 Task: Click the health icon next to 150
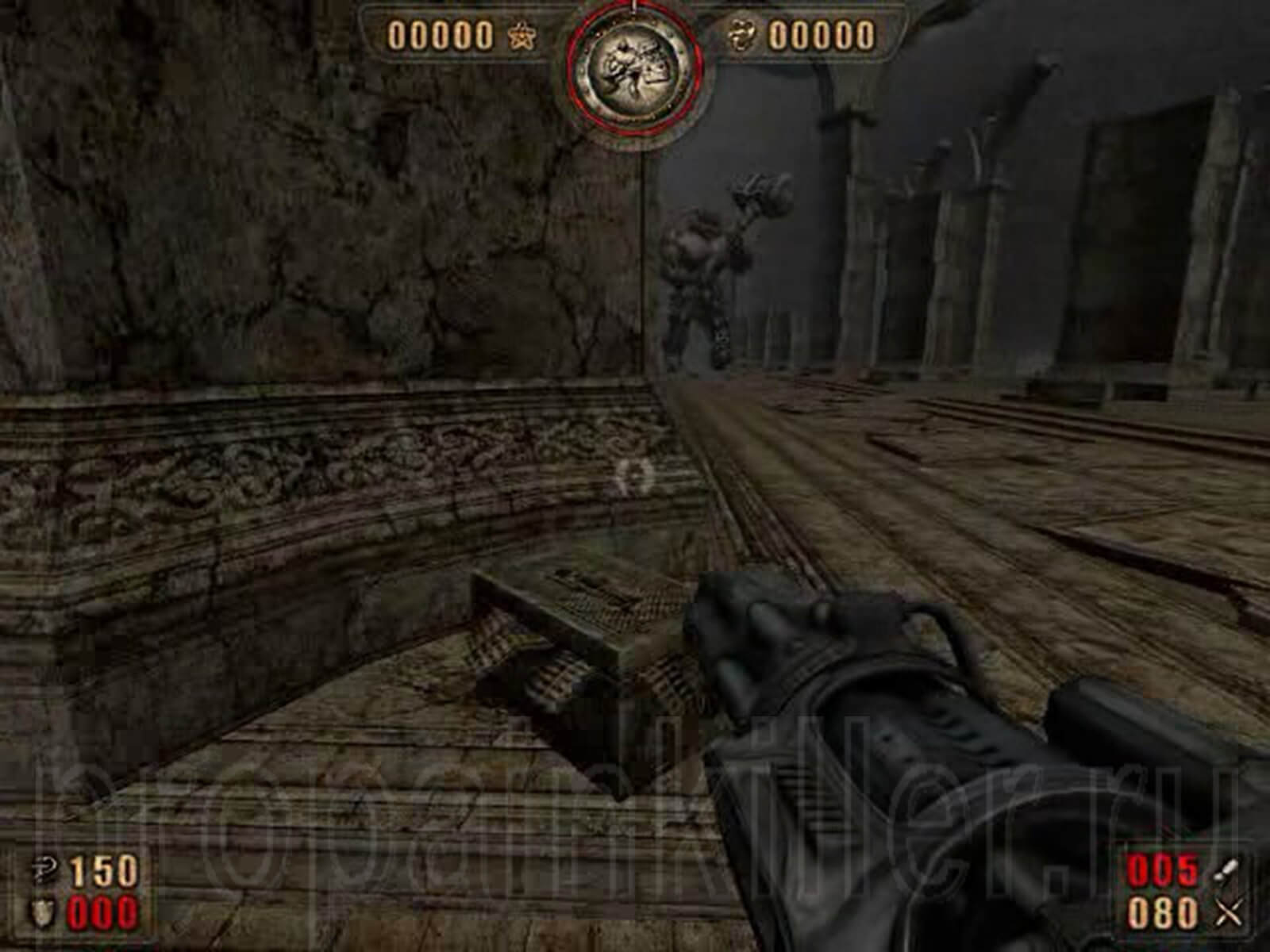[44, 870]
